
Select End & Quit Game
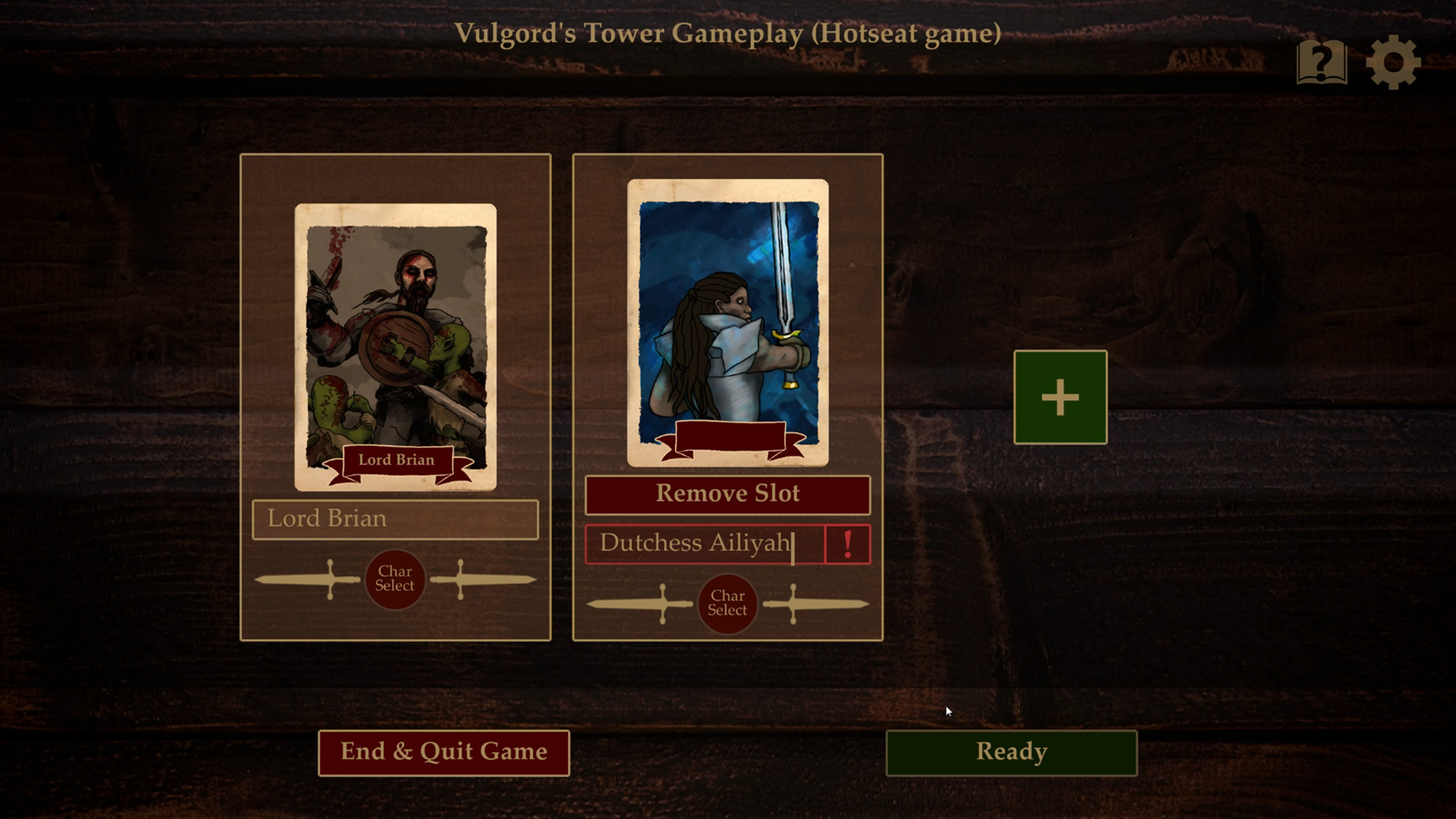[x=443, y=752]
